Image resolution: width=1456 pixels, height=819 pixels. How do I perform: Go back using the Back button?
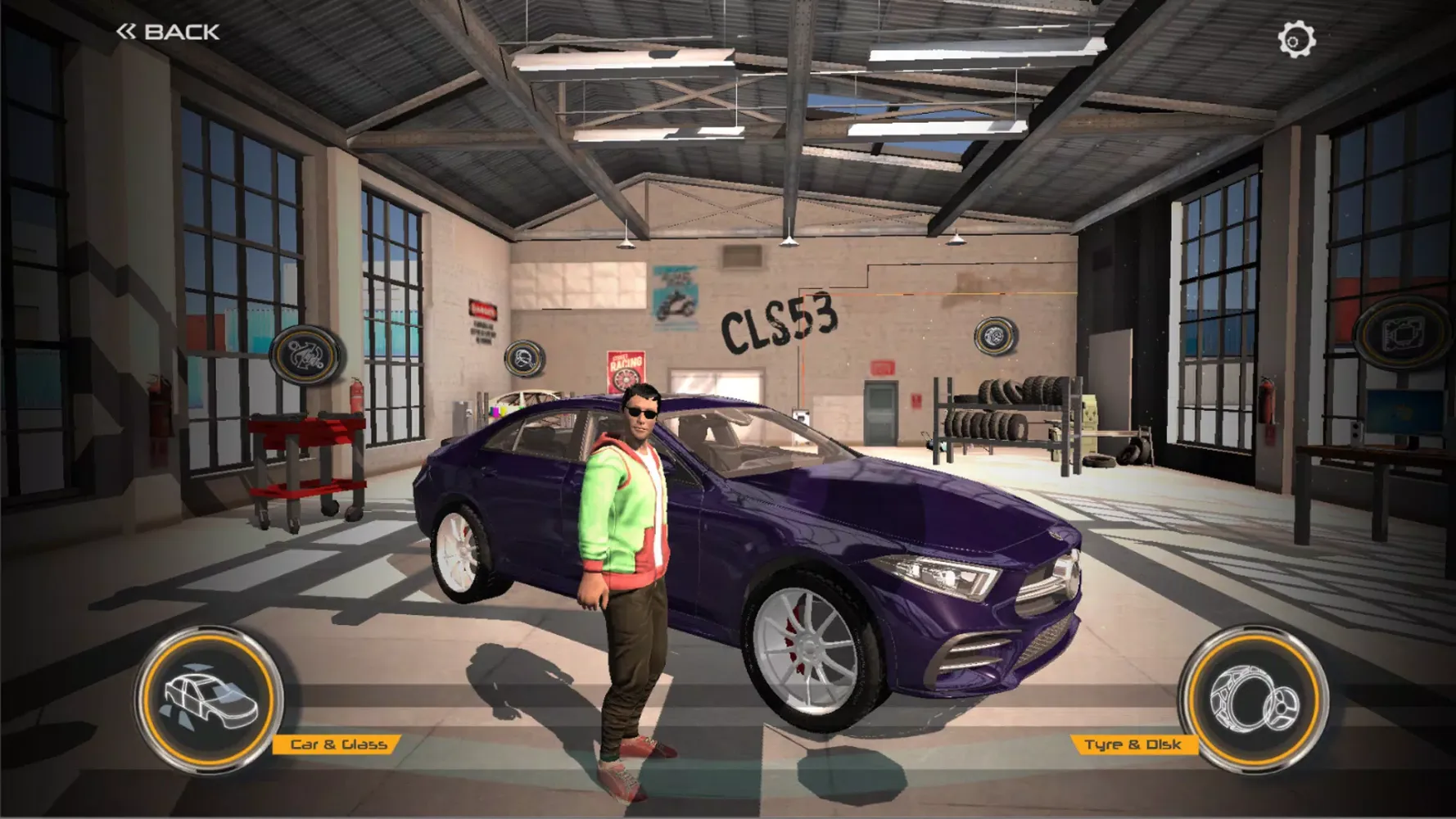(169, 32)
